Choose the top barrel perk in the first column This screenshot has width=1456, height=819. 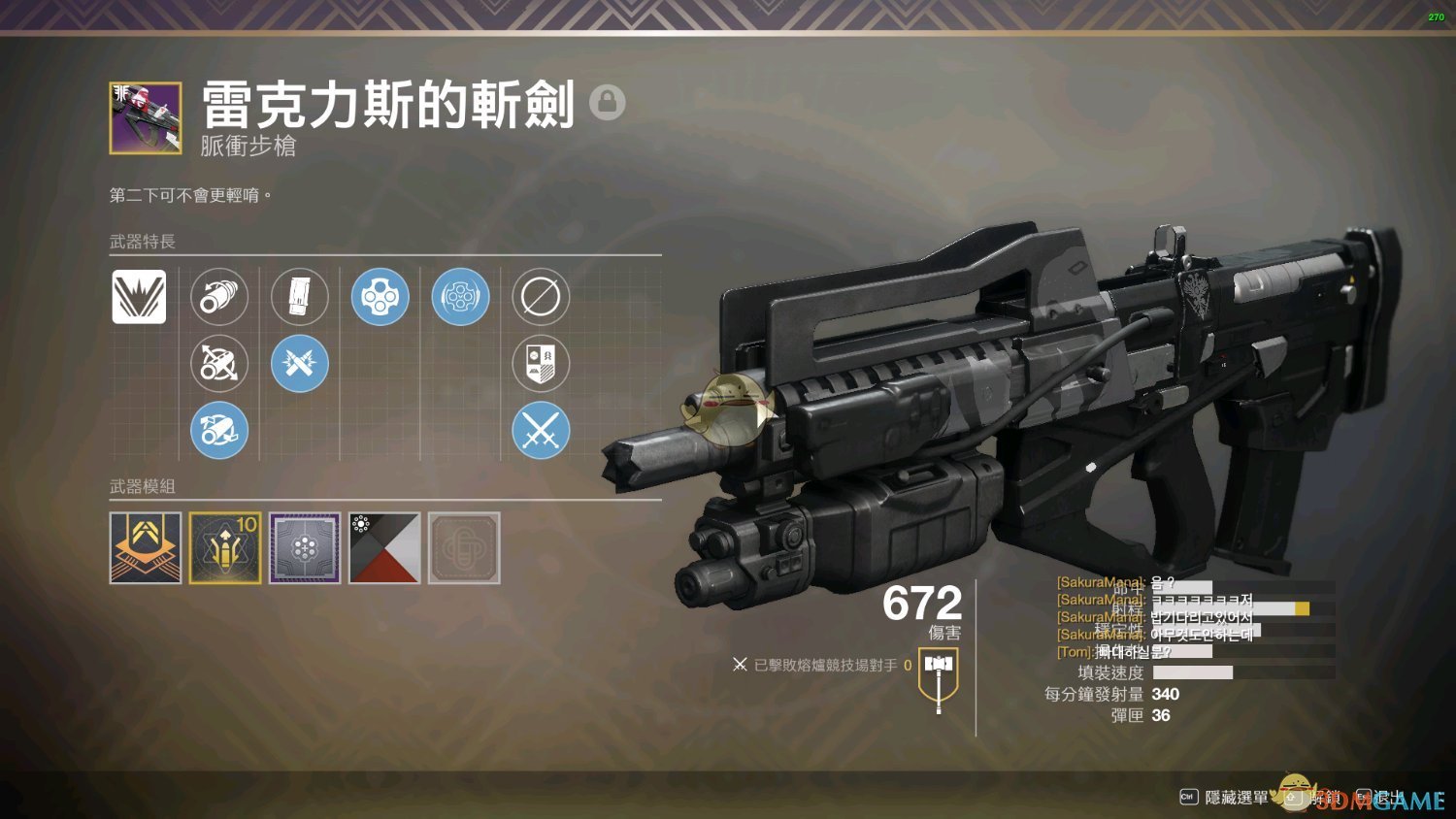tap(219, 296)
